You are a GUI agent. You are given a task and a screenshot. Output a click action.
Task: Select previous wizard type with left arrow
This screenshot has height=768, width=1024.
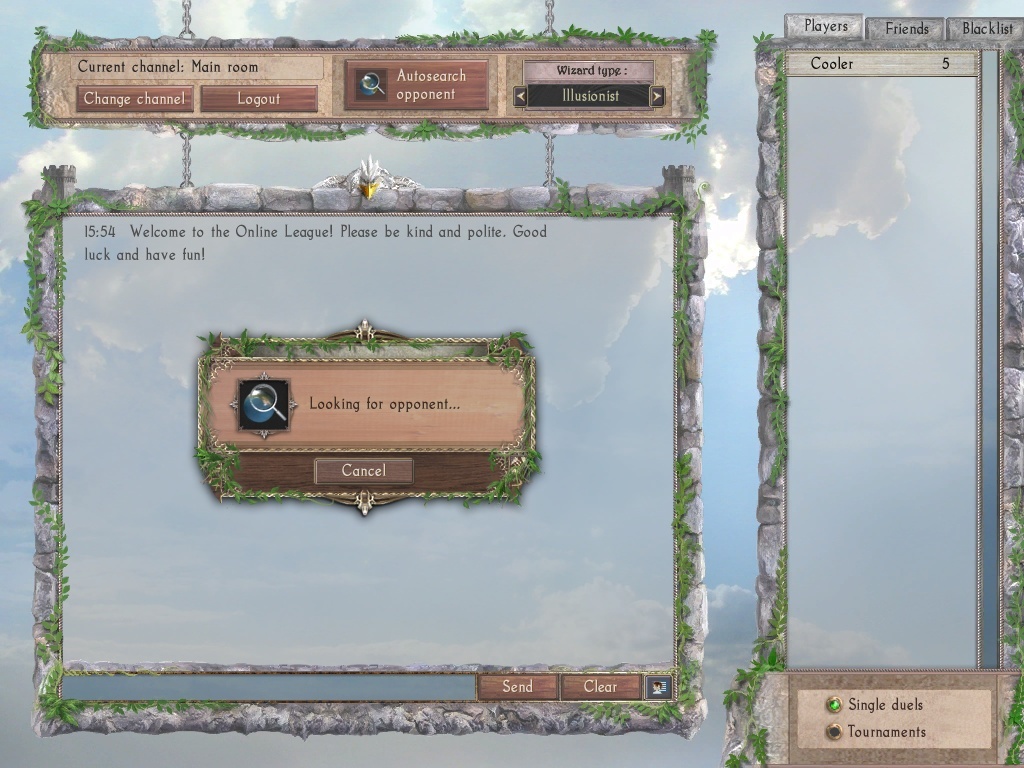tap(520, 97)
